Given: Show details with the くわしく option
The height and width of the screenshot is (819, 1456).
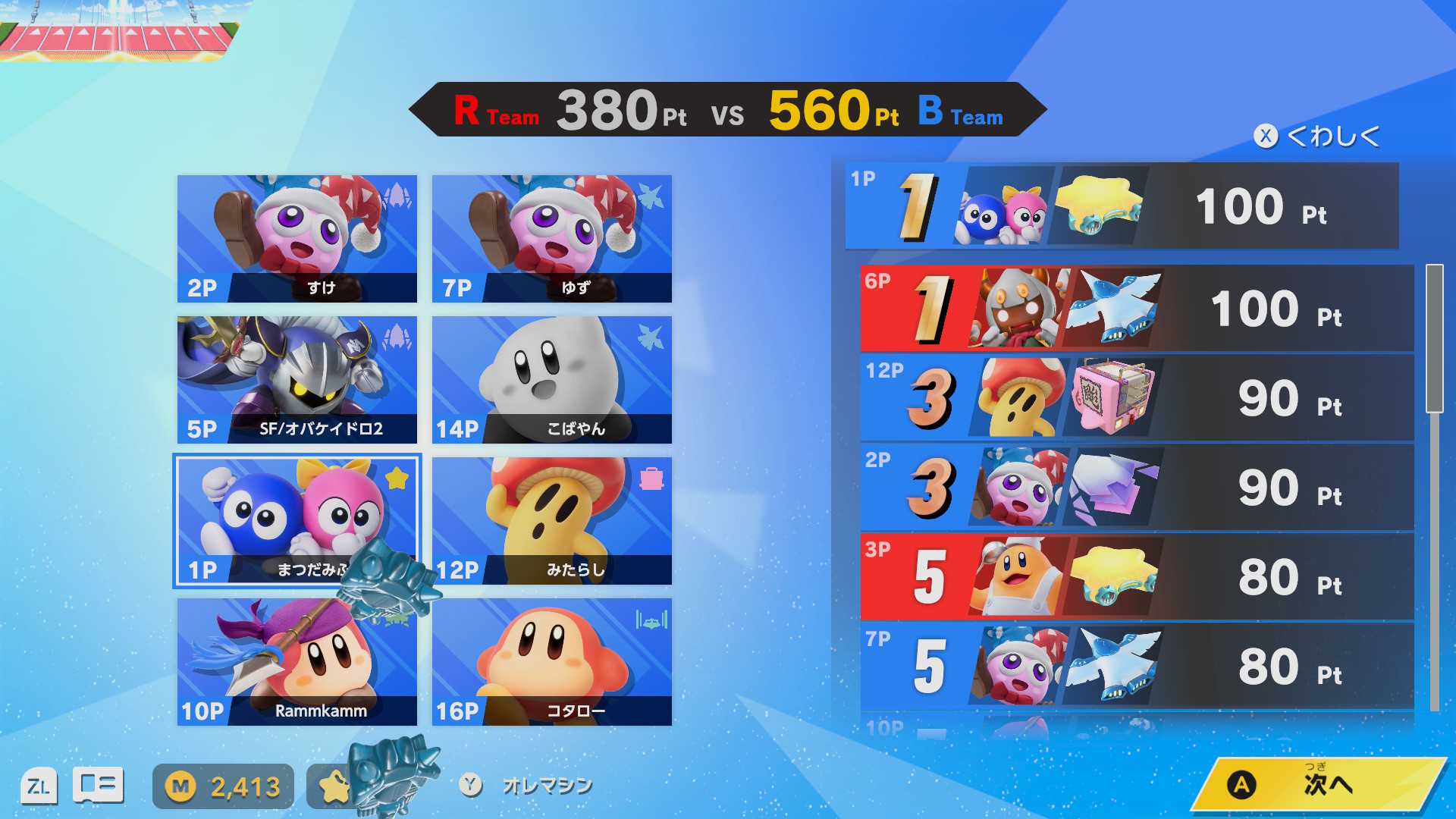Looking at the screenshot, I should (x=1318, y=136).
